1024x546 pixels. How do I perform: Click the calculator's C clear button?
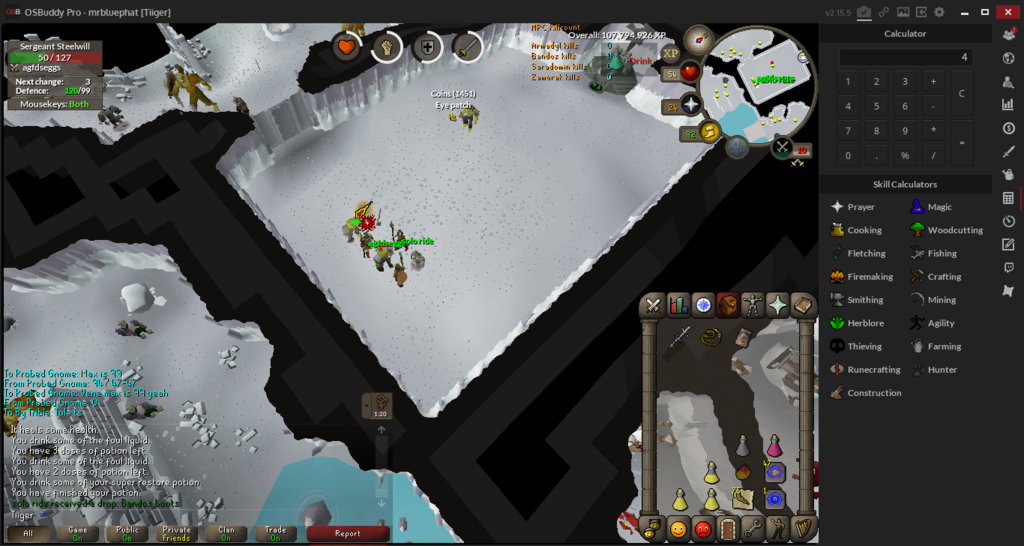click(x=961, y=93)
